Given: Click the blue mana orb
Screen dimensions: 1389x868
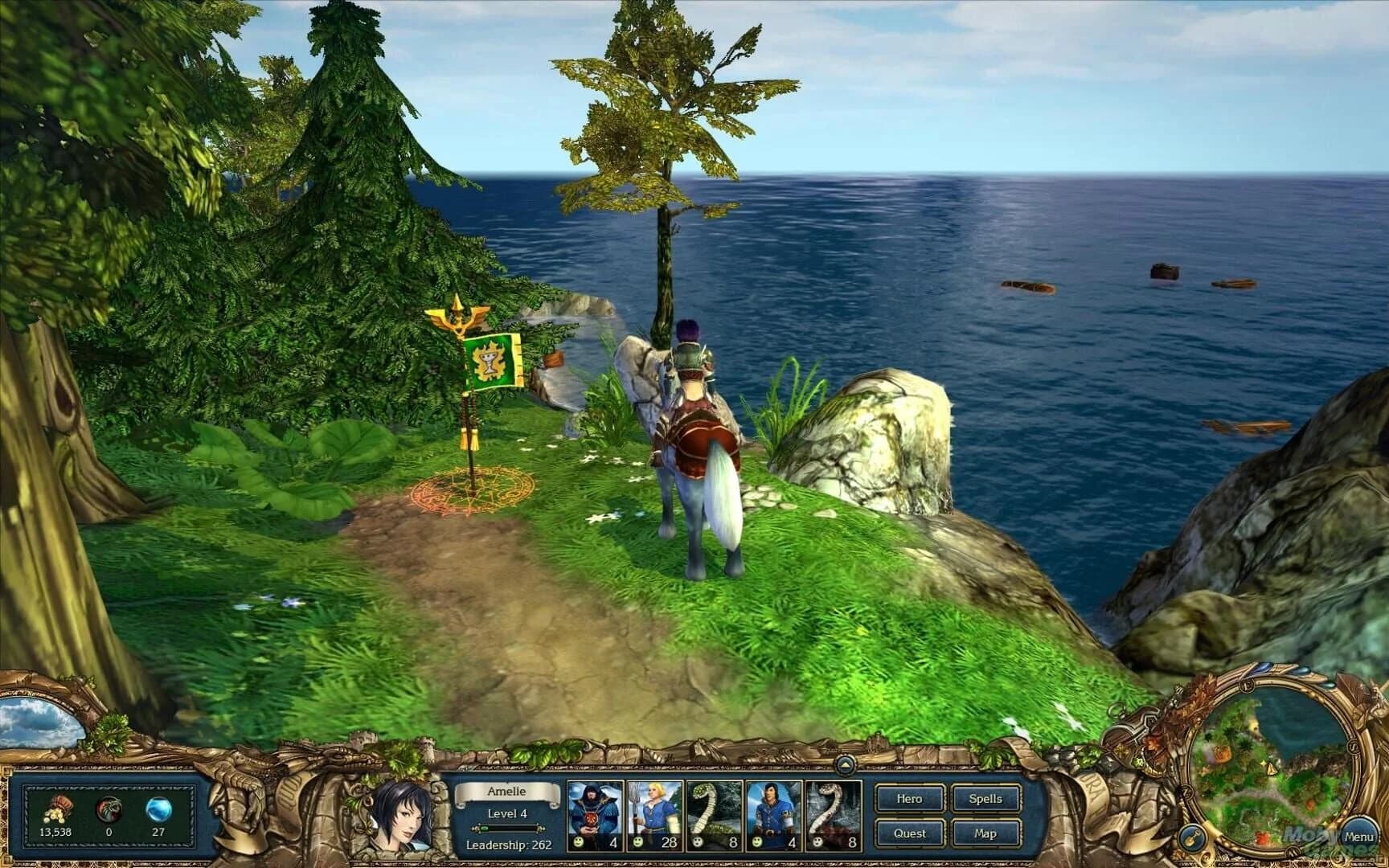Looking at the screenshot, I should click(x=159, y=810).
